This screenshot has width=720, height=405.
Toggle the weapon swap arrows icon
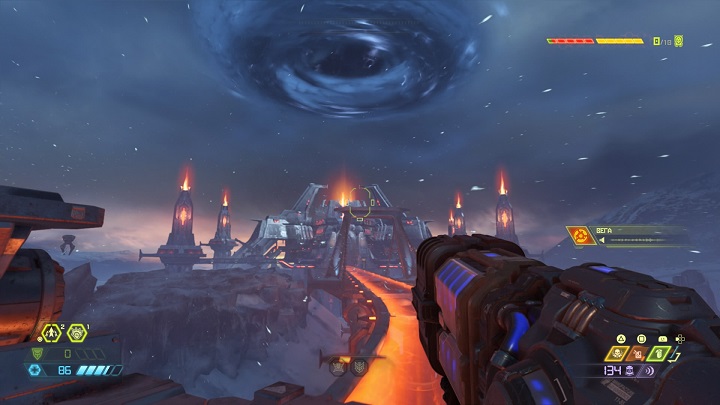(677, 353)
